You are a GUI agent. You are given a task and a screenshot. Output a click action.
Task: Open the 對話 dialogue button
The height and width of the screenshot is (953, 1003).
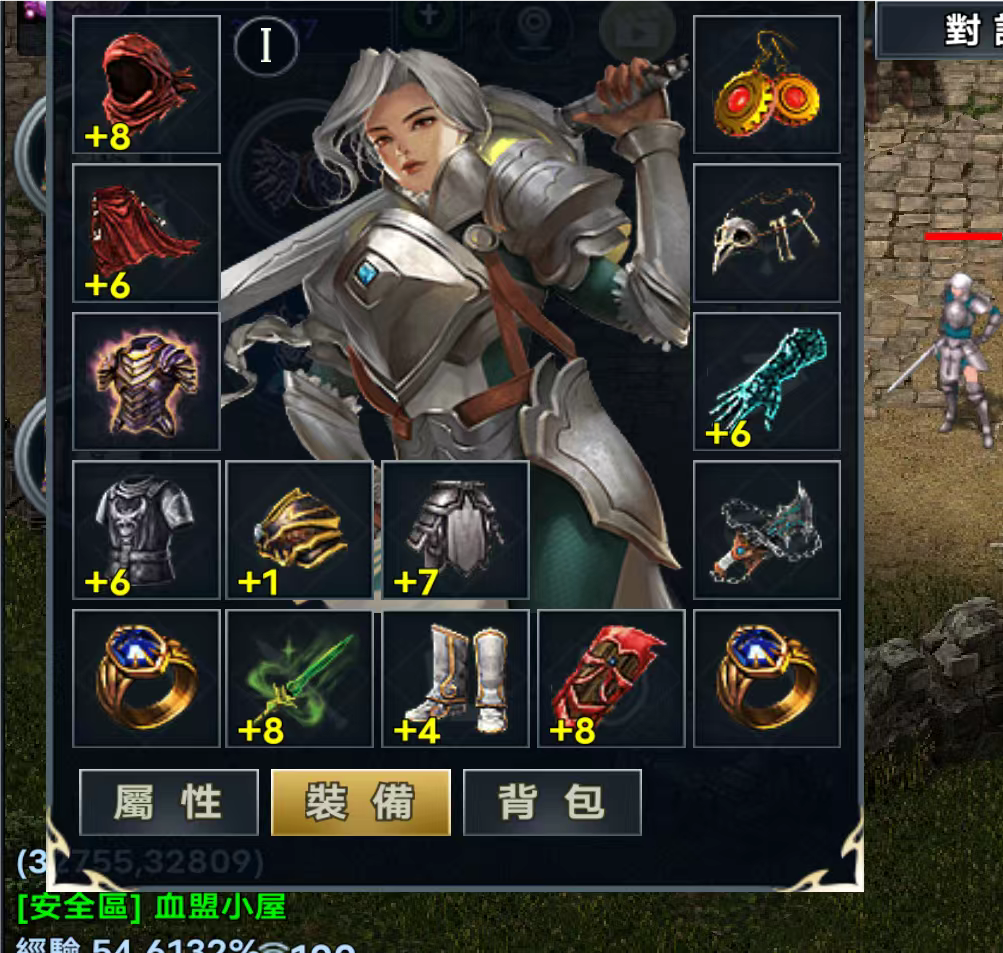coord(960,30)
